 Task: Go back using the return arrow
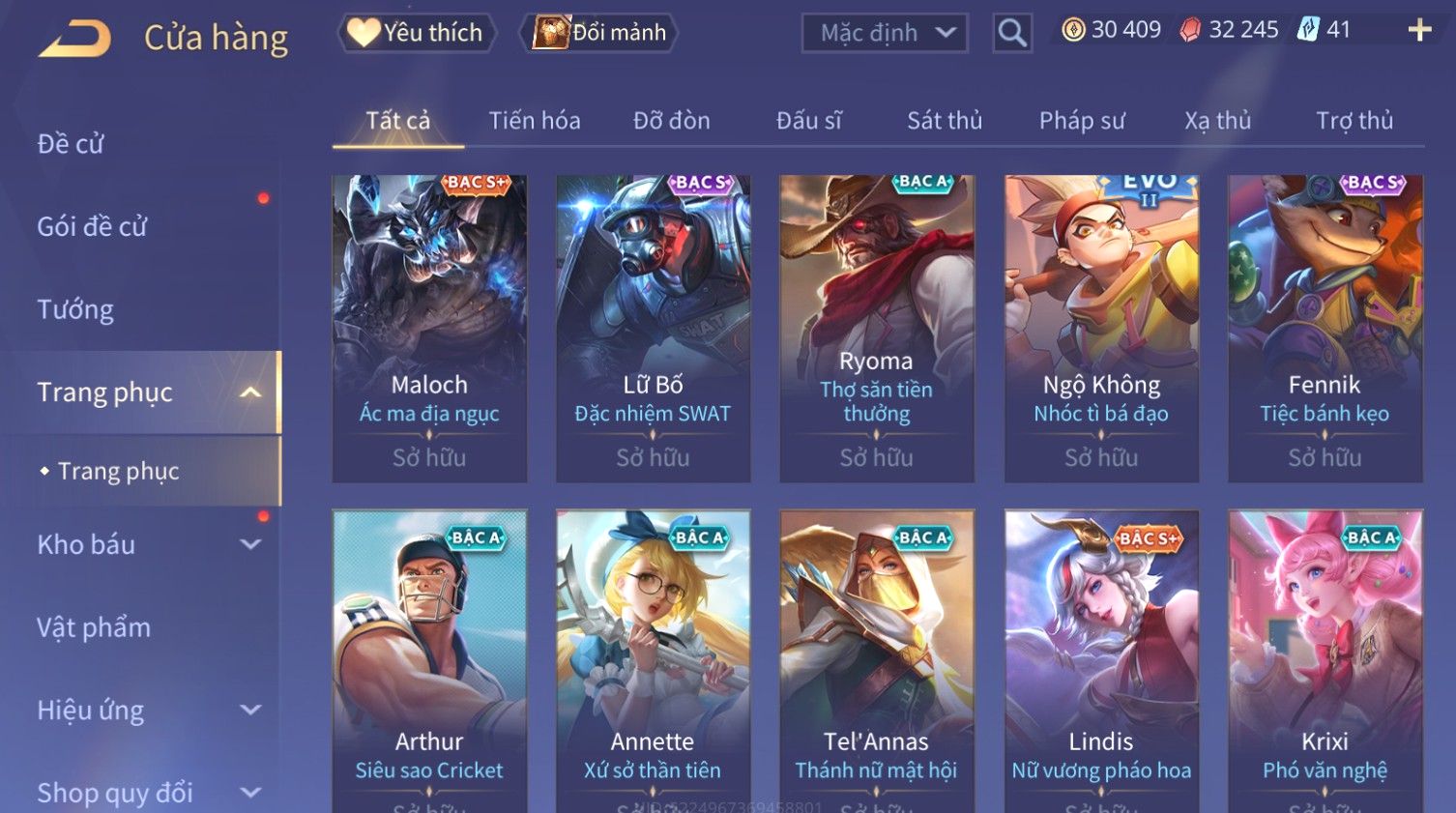click(75, 39)
